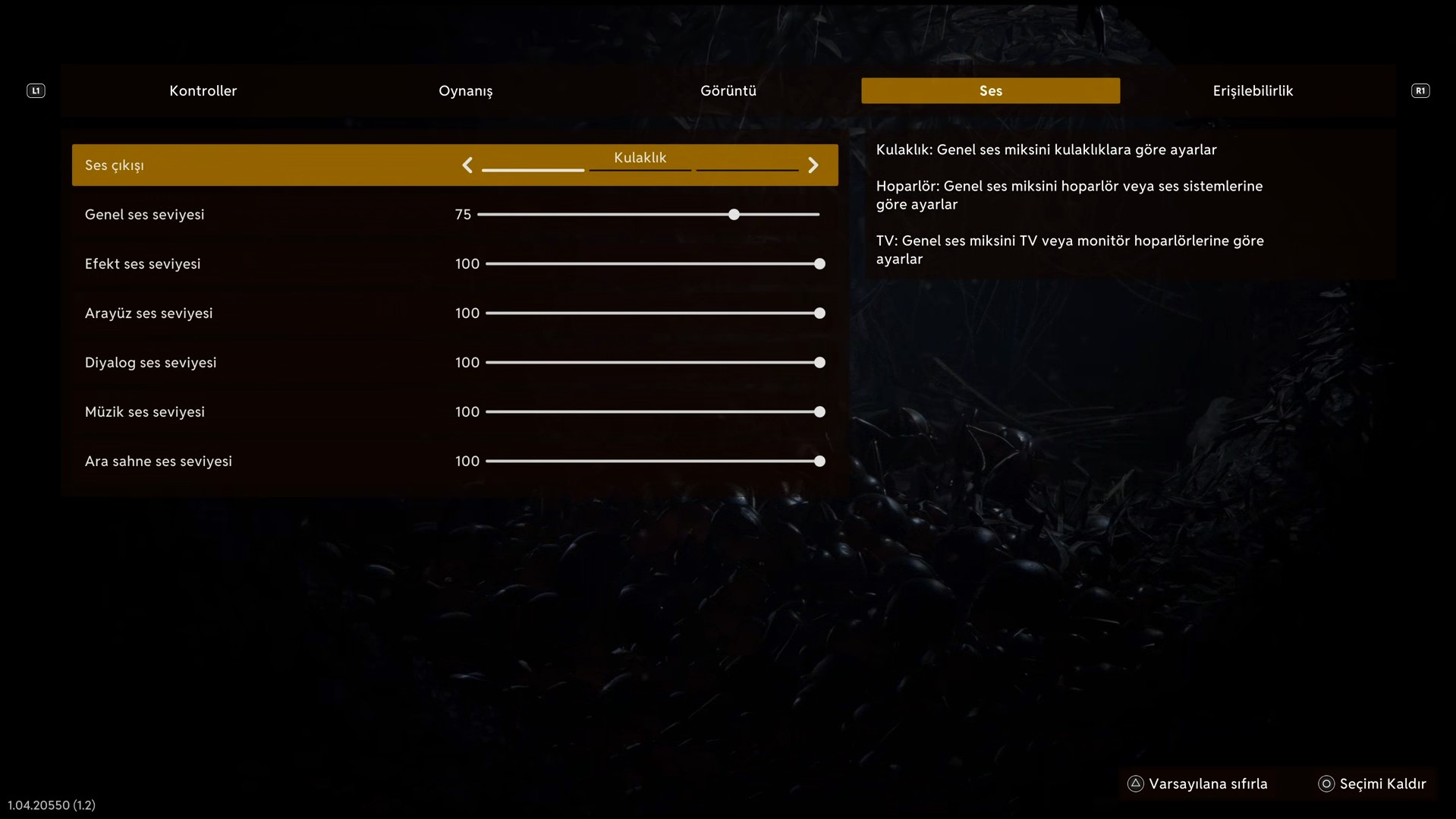Go to the Erişilebilirlik tab
Screen dimensions: 1456x819
pos(1252,91)
